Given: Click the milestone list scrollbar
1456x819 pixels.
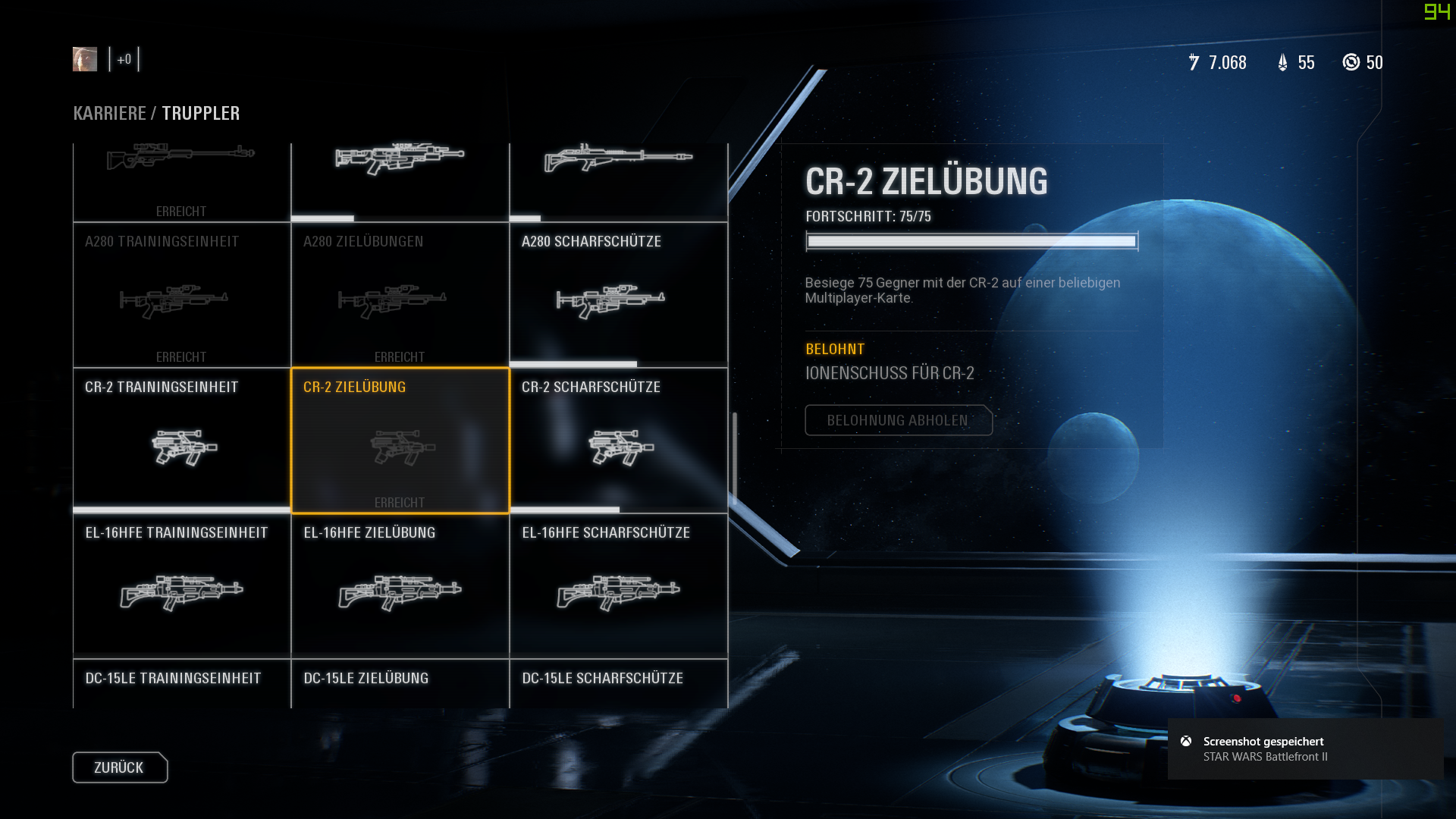Looking at the screenshot, I should [x=734, y=459].
